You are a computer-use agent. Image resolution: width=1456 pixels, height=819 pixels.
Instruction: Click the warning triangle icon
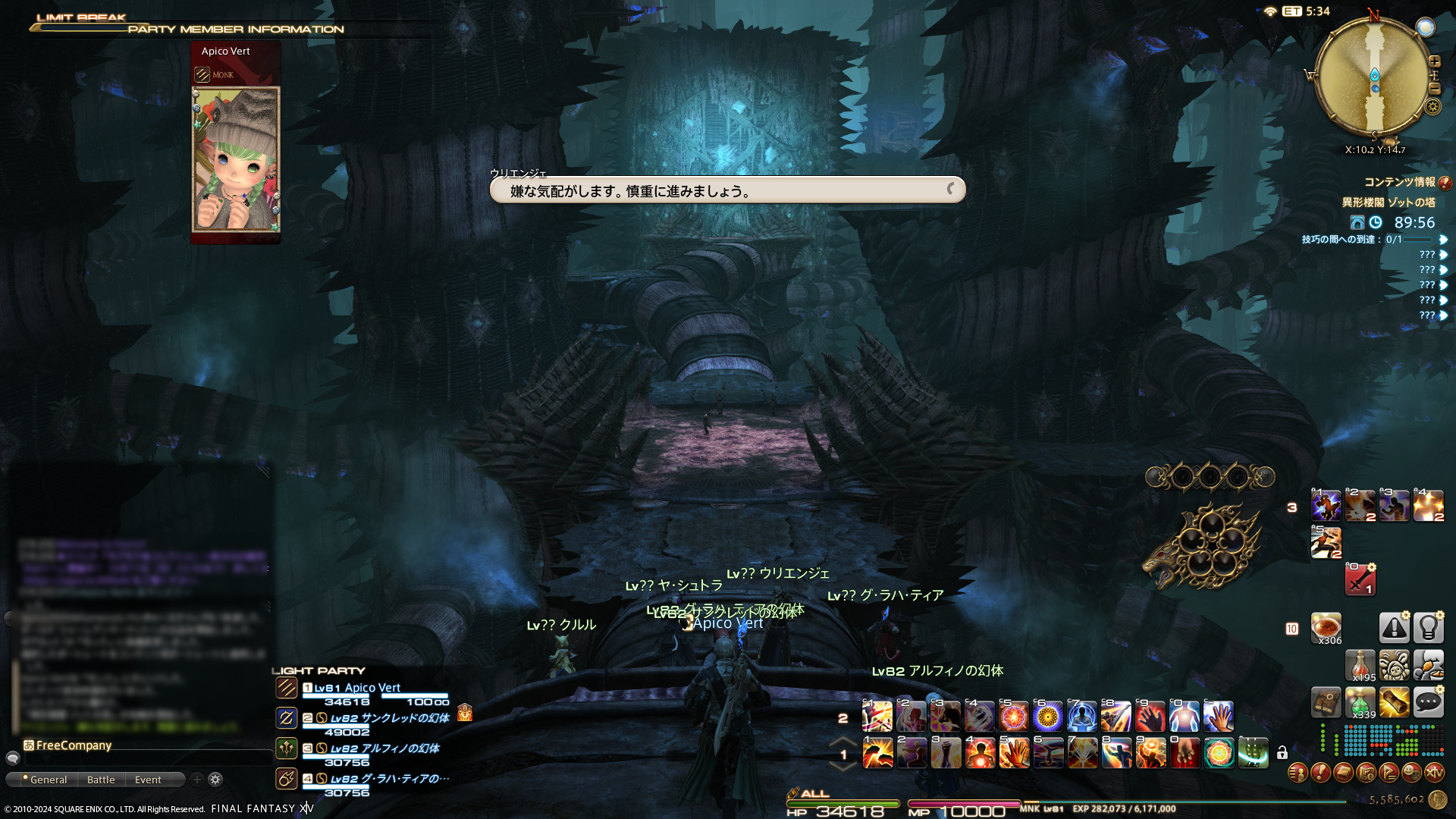click(1394, 628)
